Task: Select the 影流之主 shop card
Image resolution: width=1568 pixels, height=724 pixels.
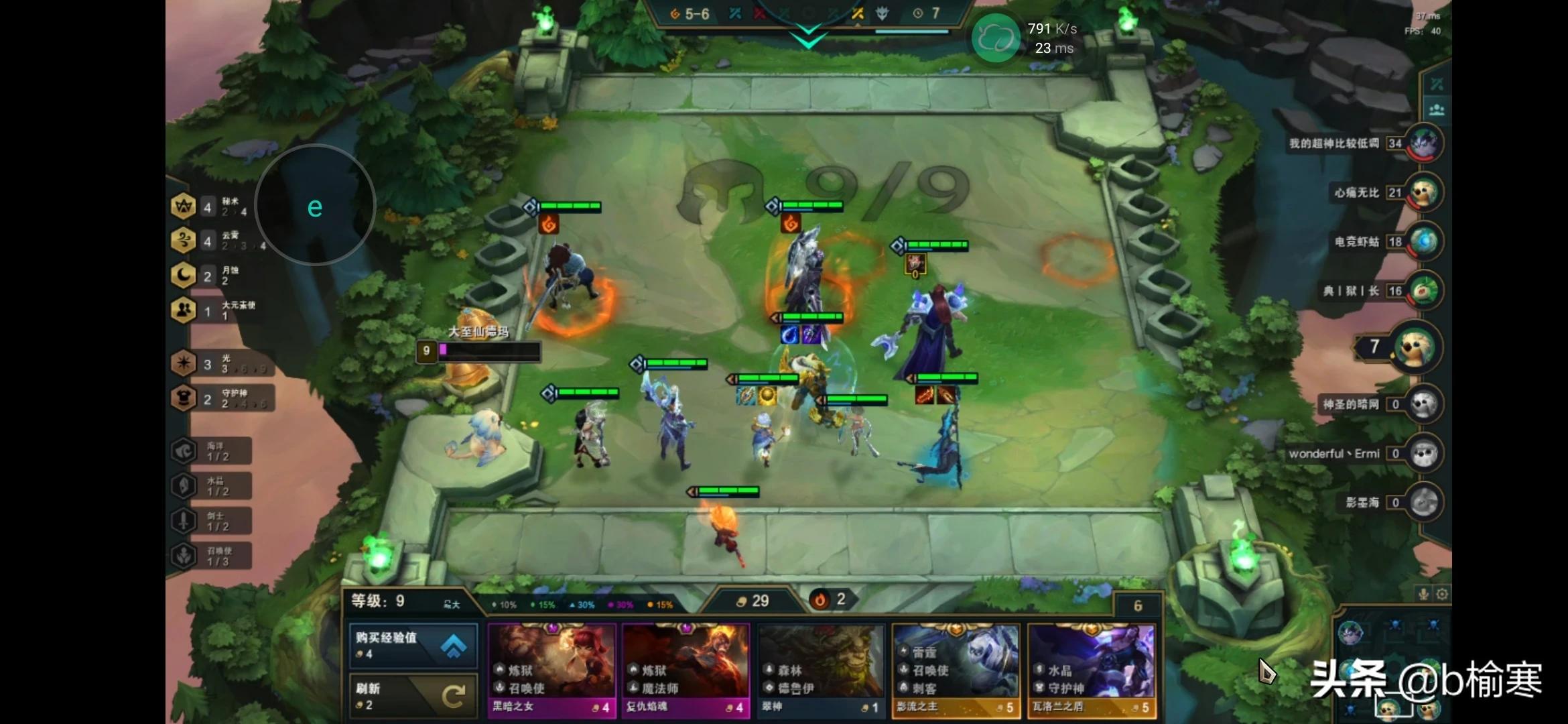Action: [956, 670]
